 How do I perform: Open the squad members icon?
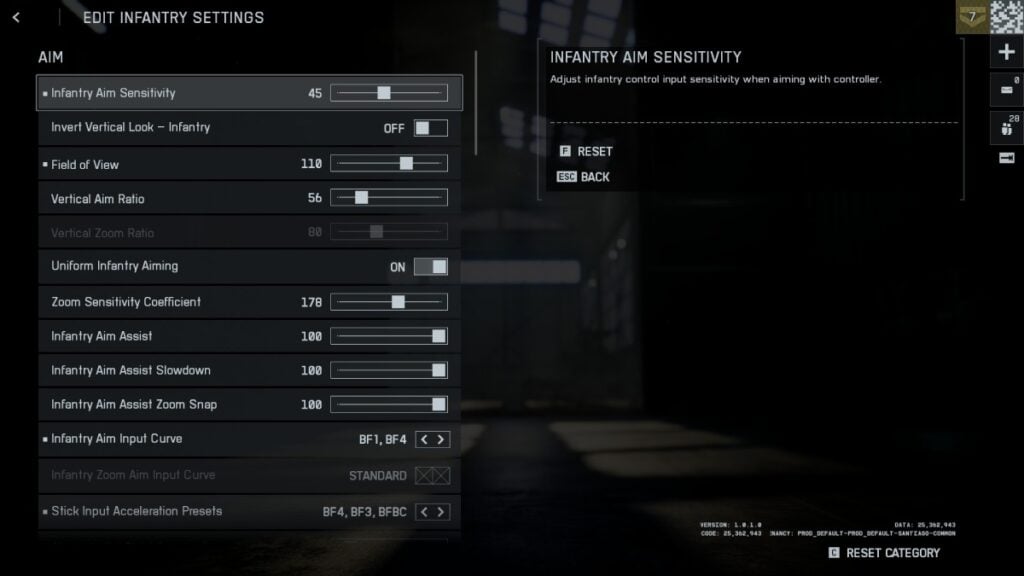(x=1006, y=126)
